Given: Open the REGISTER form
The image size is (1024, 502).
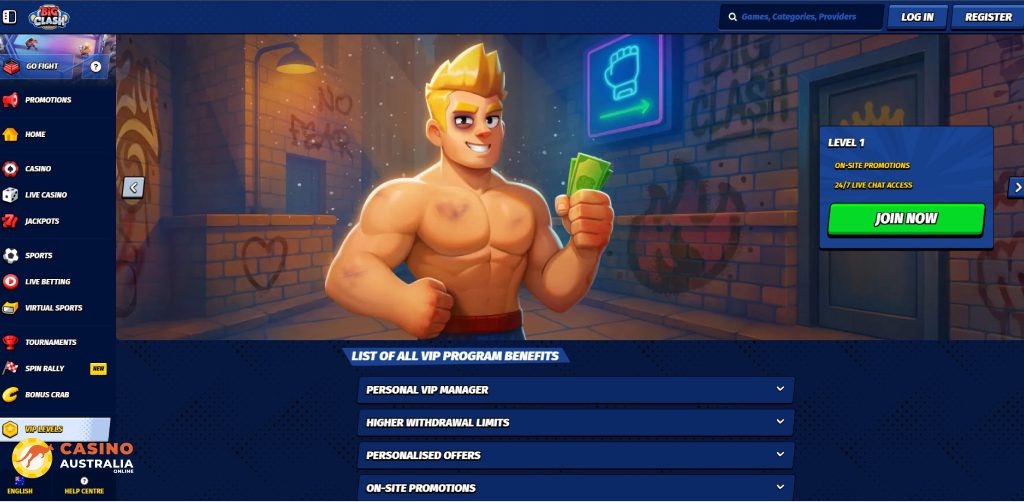Looking at the screenshot, I should tap(987, 17).
